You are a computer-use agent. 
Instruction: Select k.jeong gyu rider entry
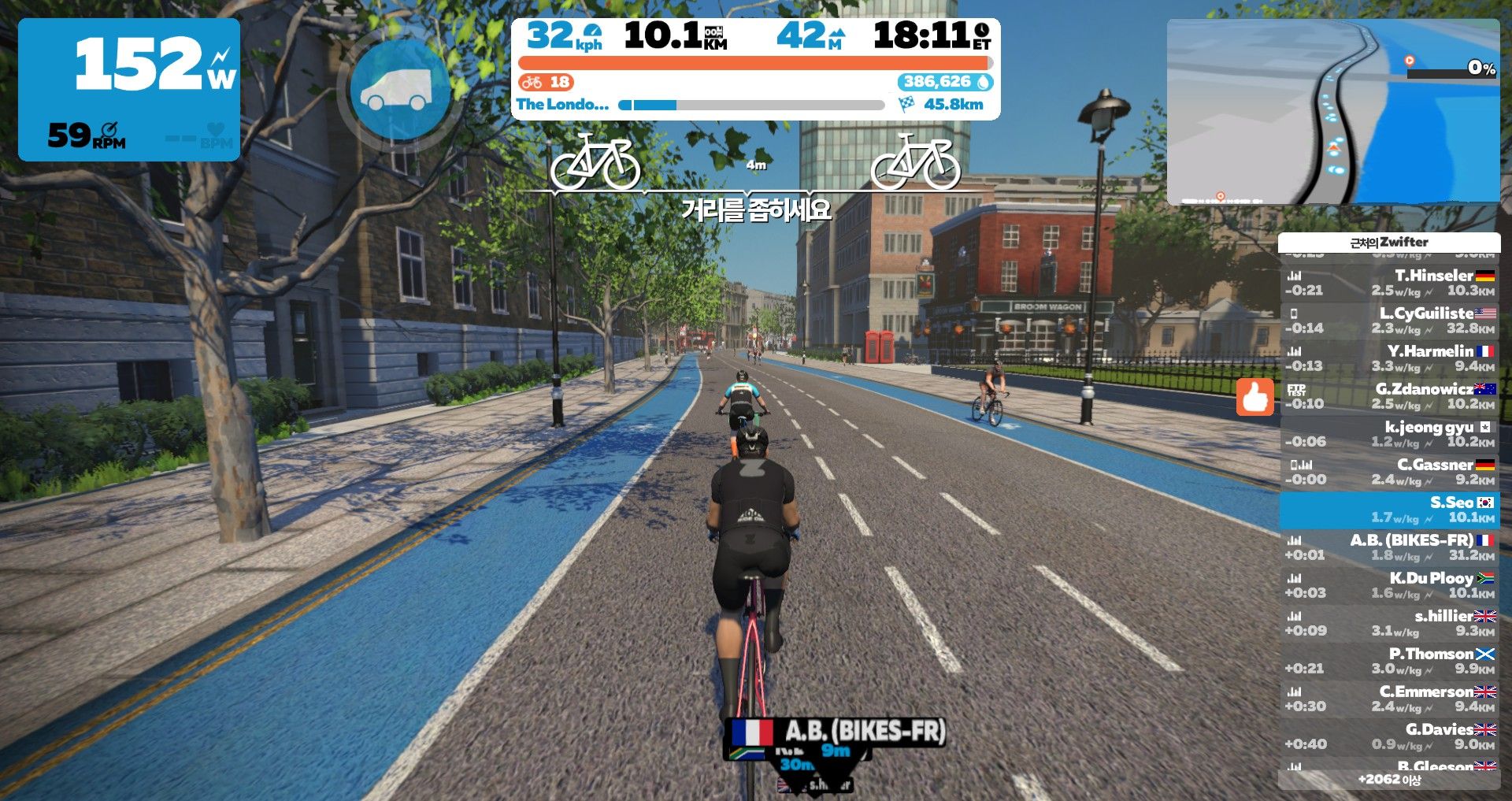(x=1389, y=434)
